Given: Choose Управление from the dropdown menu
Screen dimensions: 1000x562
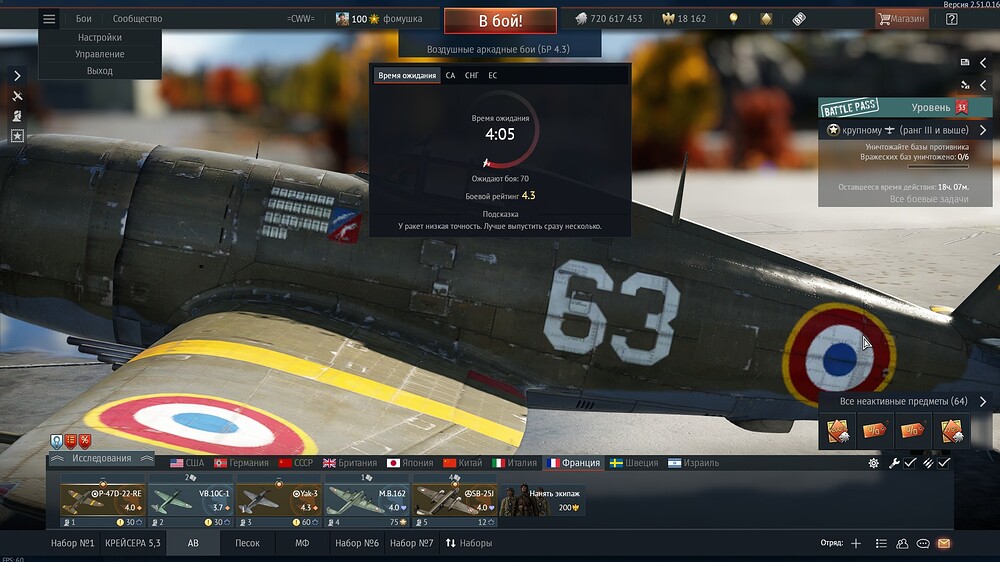Looking at the screenshot, I should click(x=100, y=54).
